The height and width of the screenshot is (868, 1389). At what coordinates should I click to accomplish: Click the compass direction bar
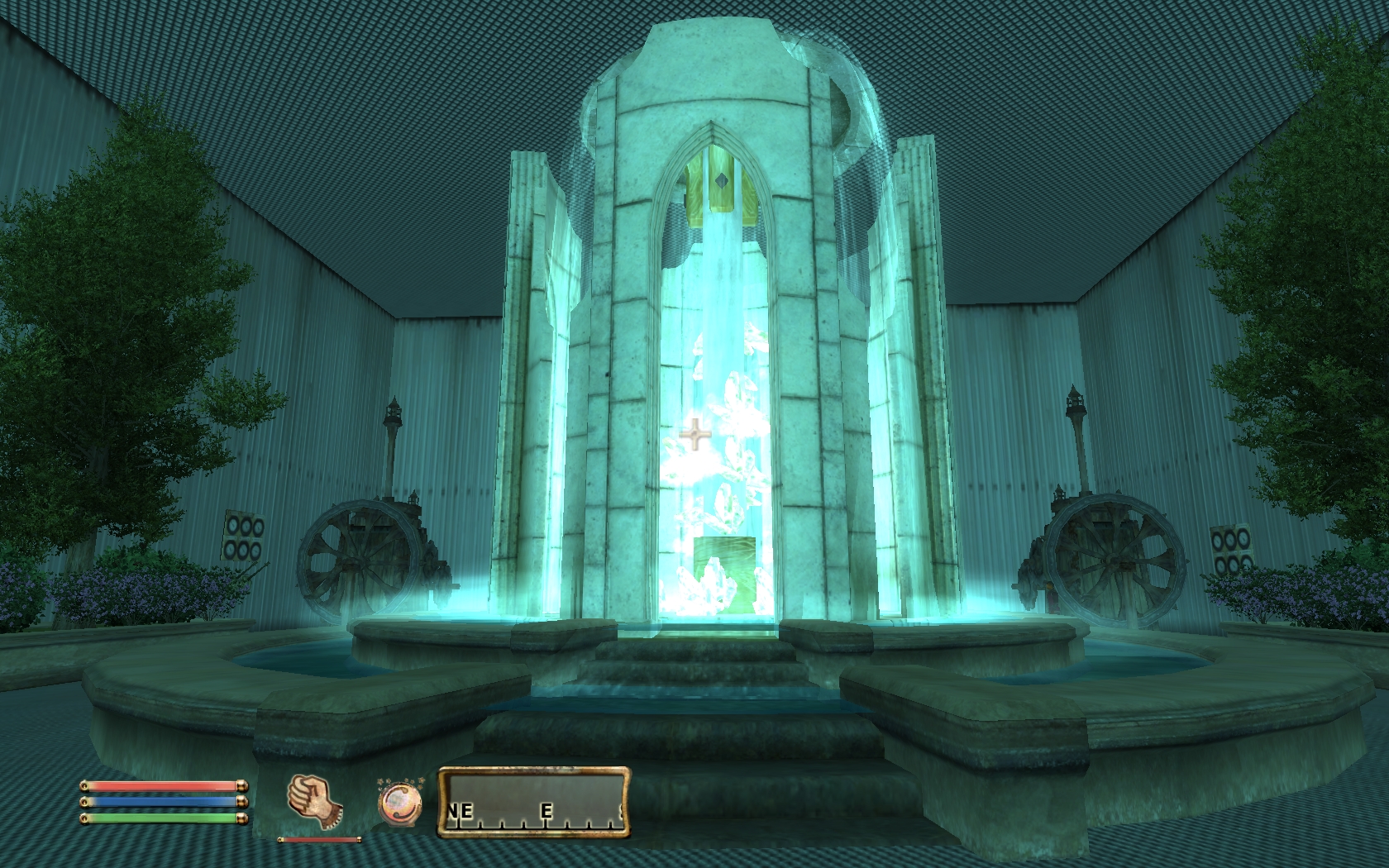[533, 802]
